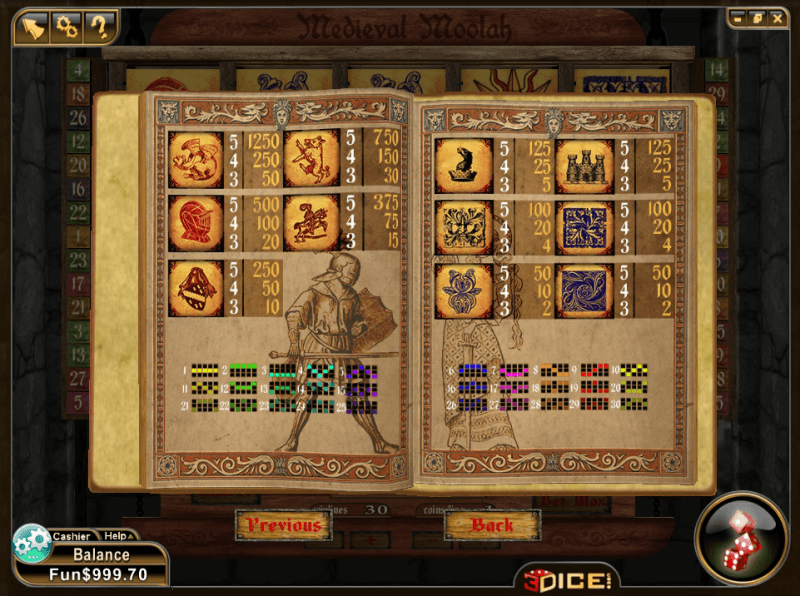Minimize the game window
Screen dimensions: 800x596
(x=737, y=17)
